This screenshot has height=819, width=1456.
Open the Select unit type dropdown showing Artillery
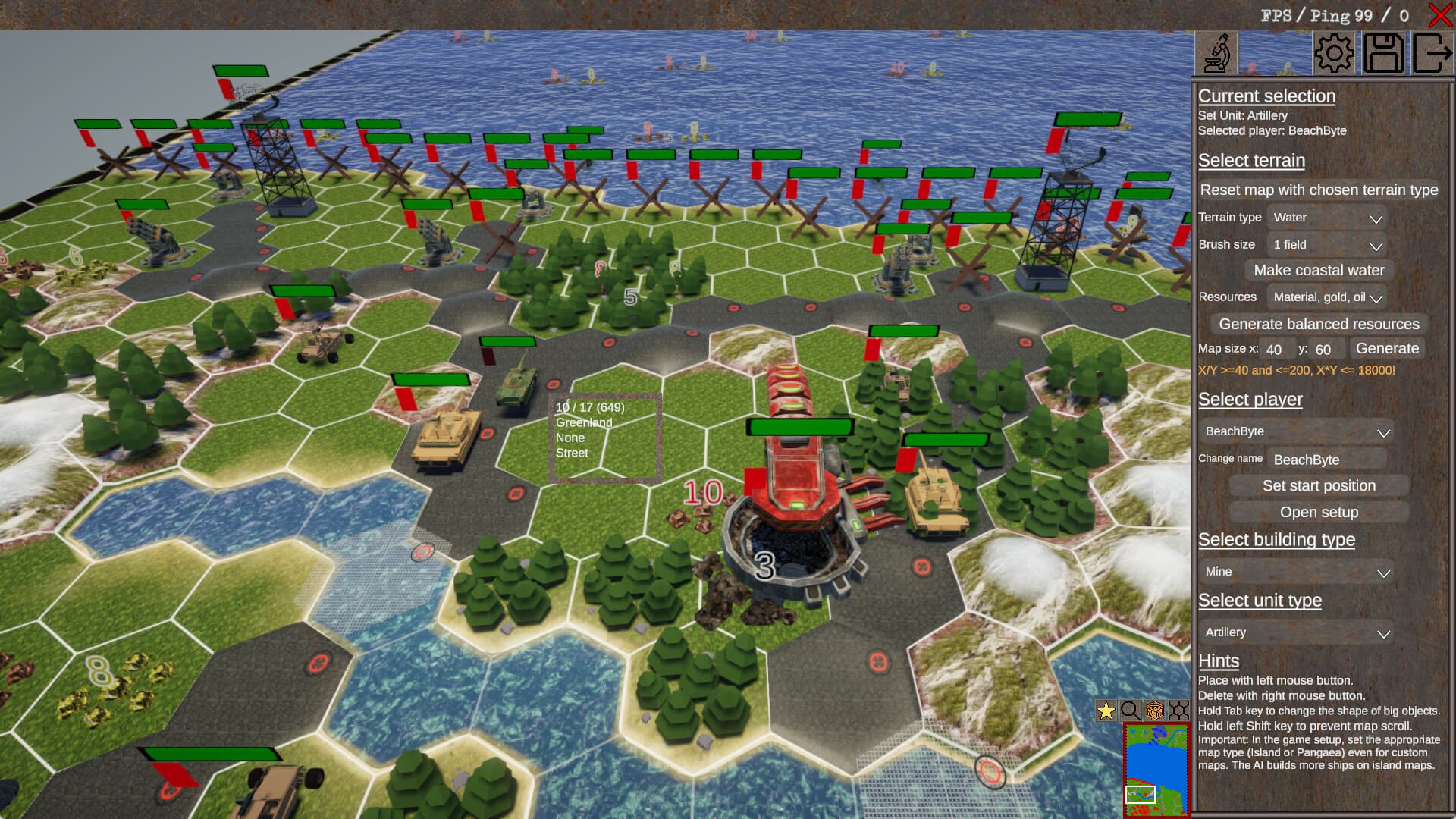coord(1295,632)
